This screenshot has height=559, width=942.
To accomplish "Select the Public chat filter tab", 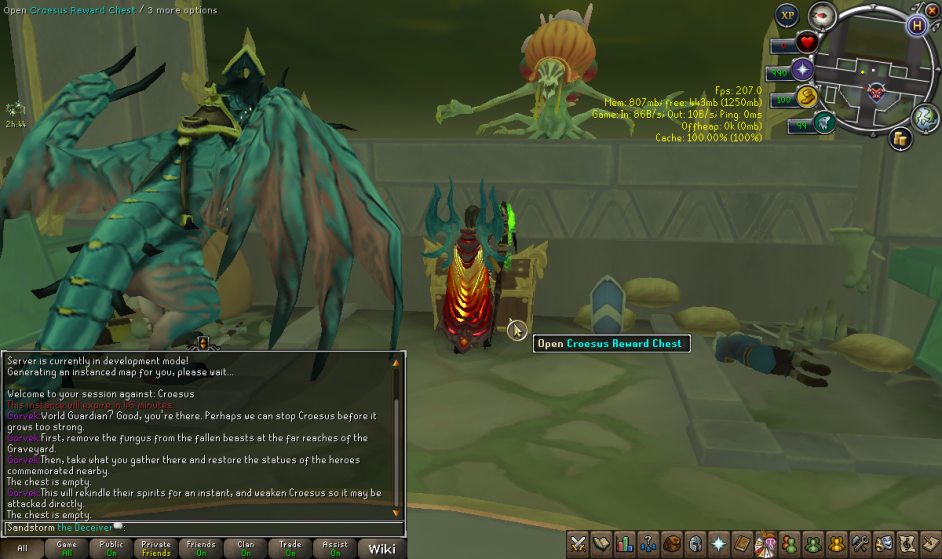I will click(112, 548).
